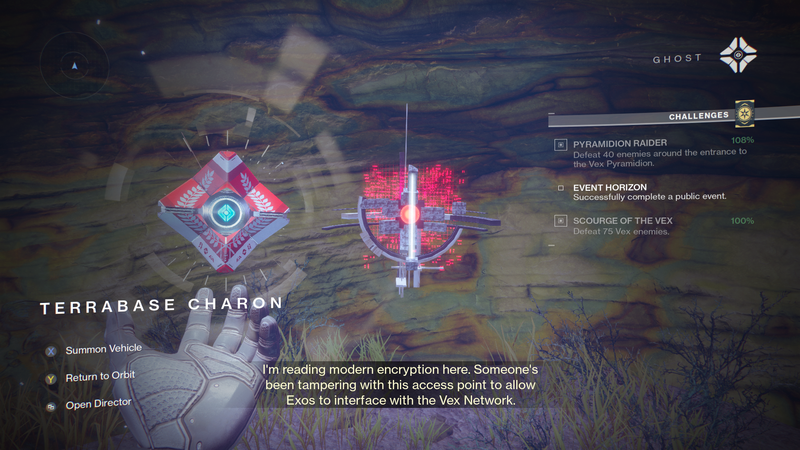
Task: Open the Challenges header
Action: (x=699, y=116)
